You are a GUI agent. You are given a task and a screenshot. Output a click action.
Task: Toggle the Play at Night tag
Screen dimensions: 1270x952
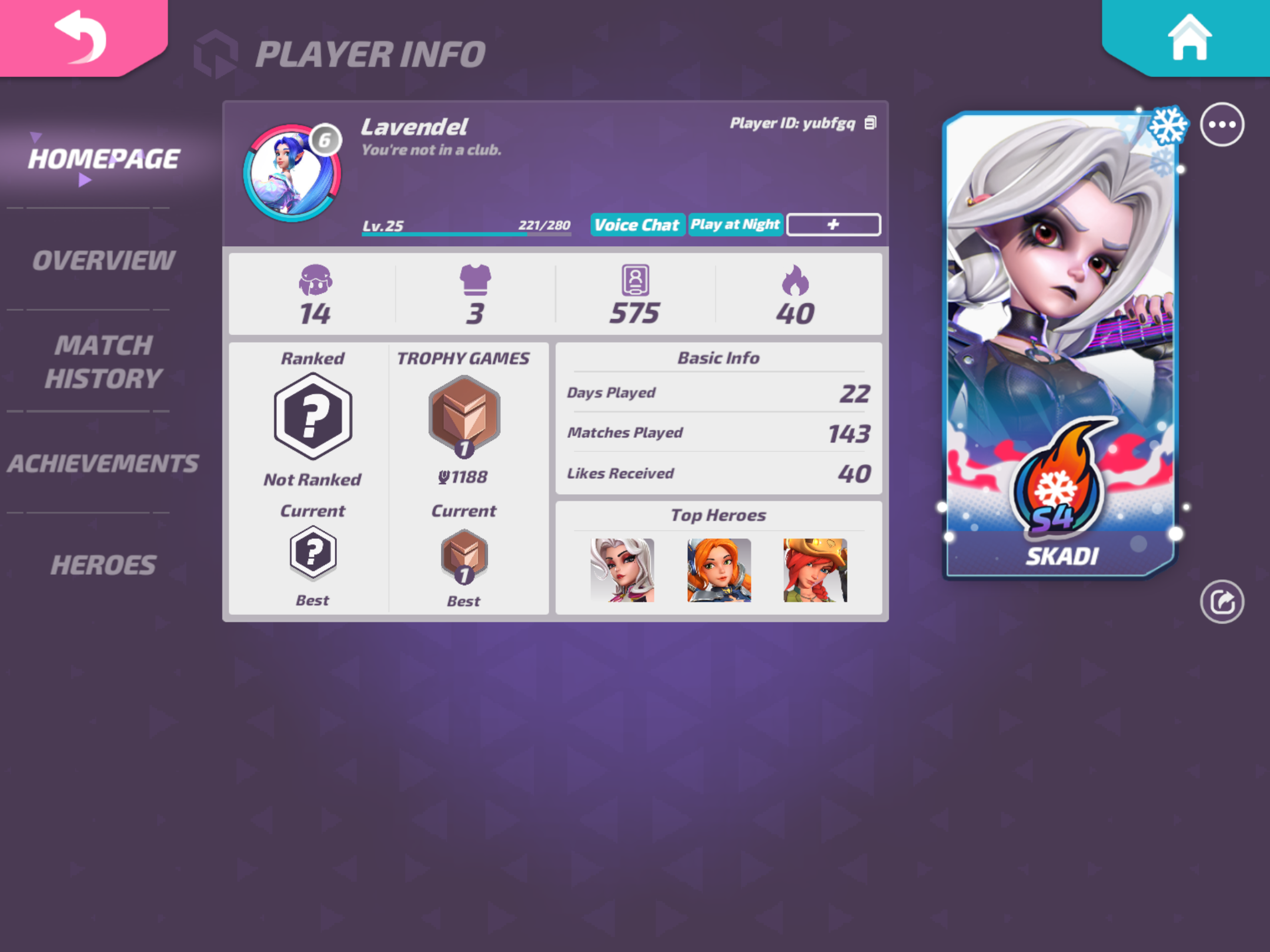click(x=736, y=224)
